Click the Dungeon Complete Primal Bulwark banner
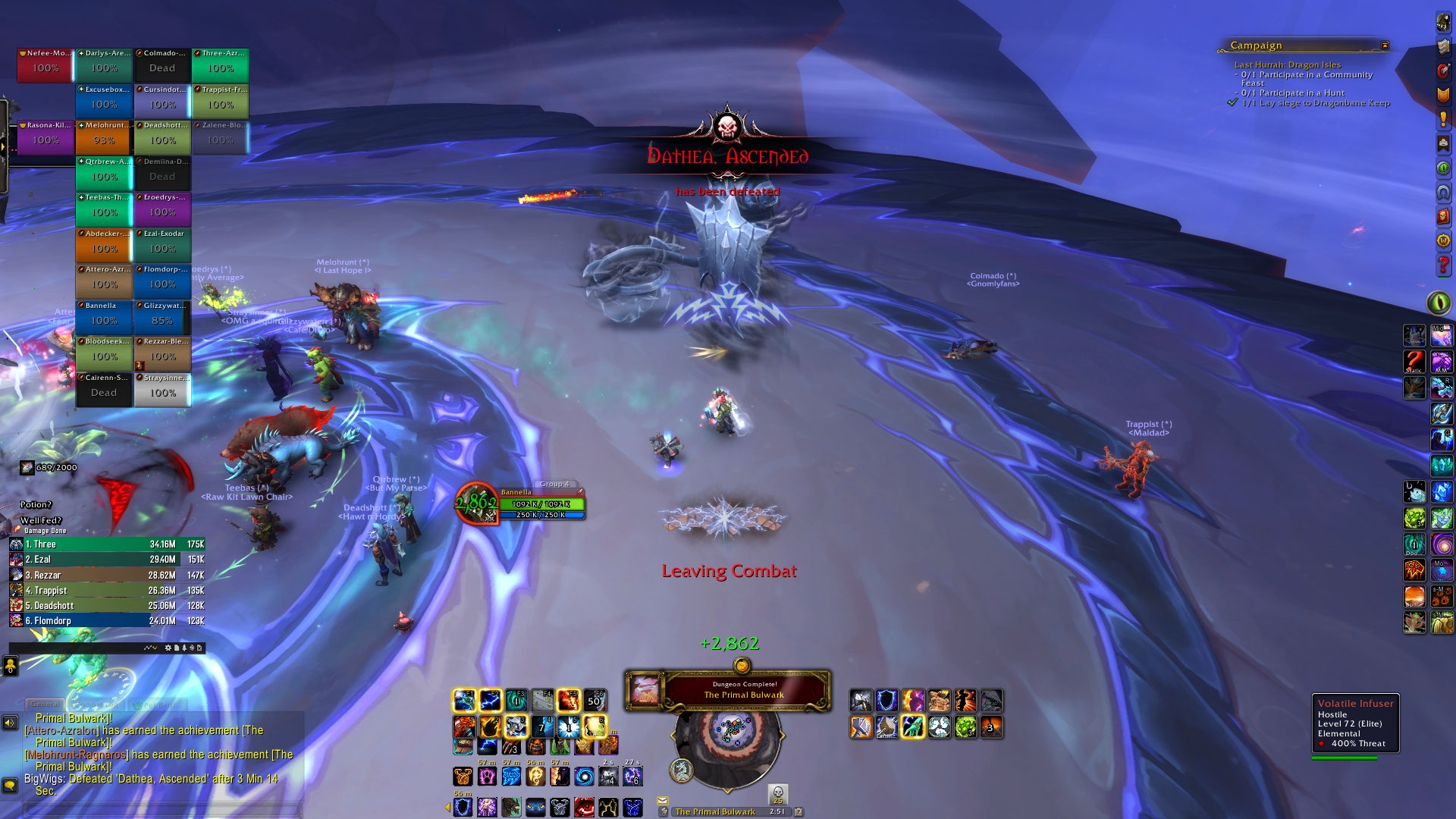The image size is (1456, 819). click(728, 690)
